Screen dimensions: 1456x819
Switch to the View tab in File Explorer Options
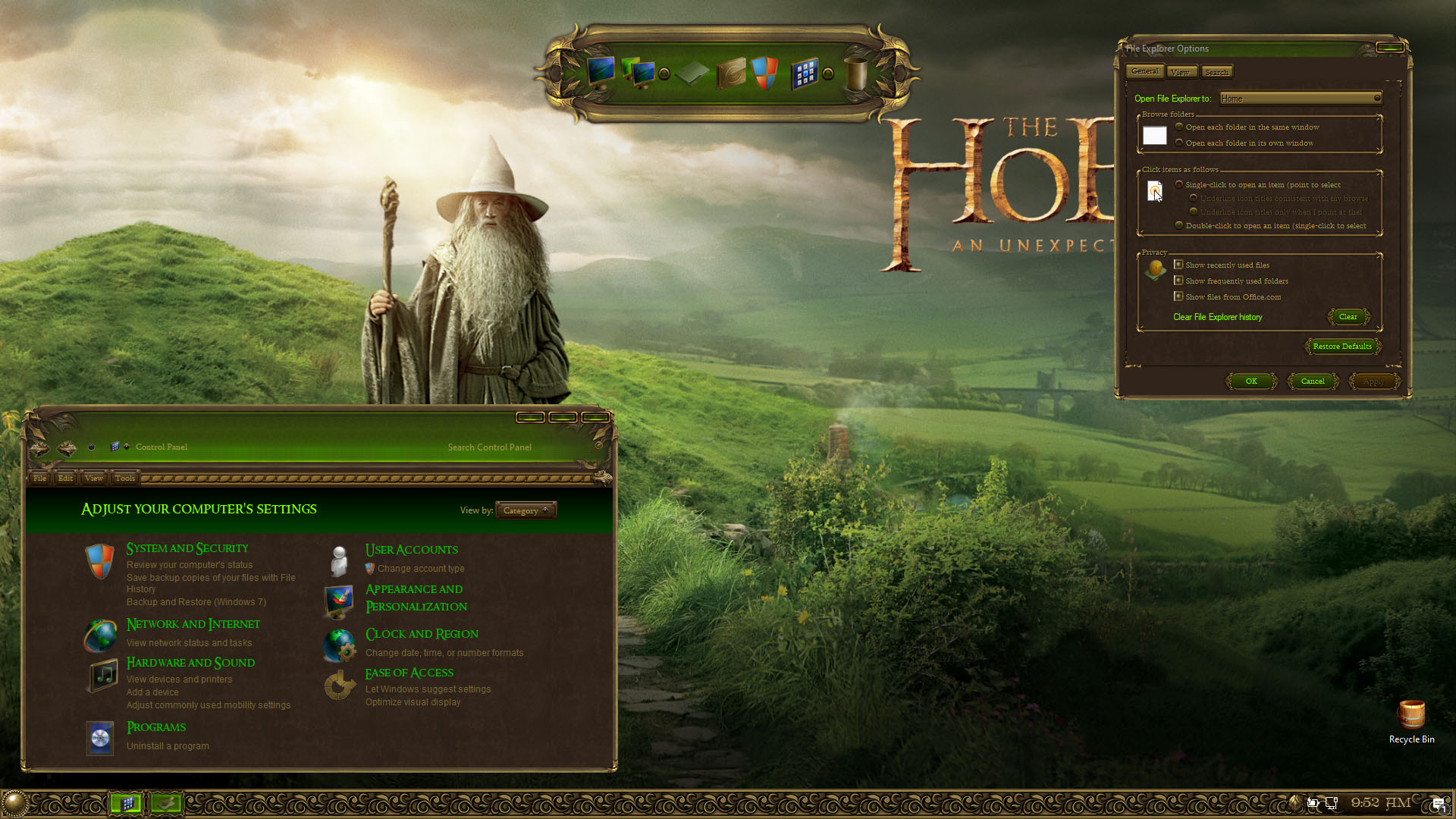1180,72
